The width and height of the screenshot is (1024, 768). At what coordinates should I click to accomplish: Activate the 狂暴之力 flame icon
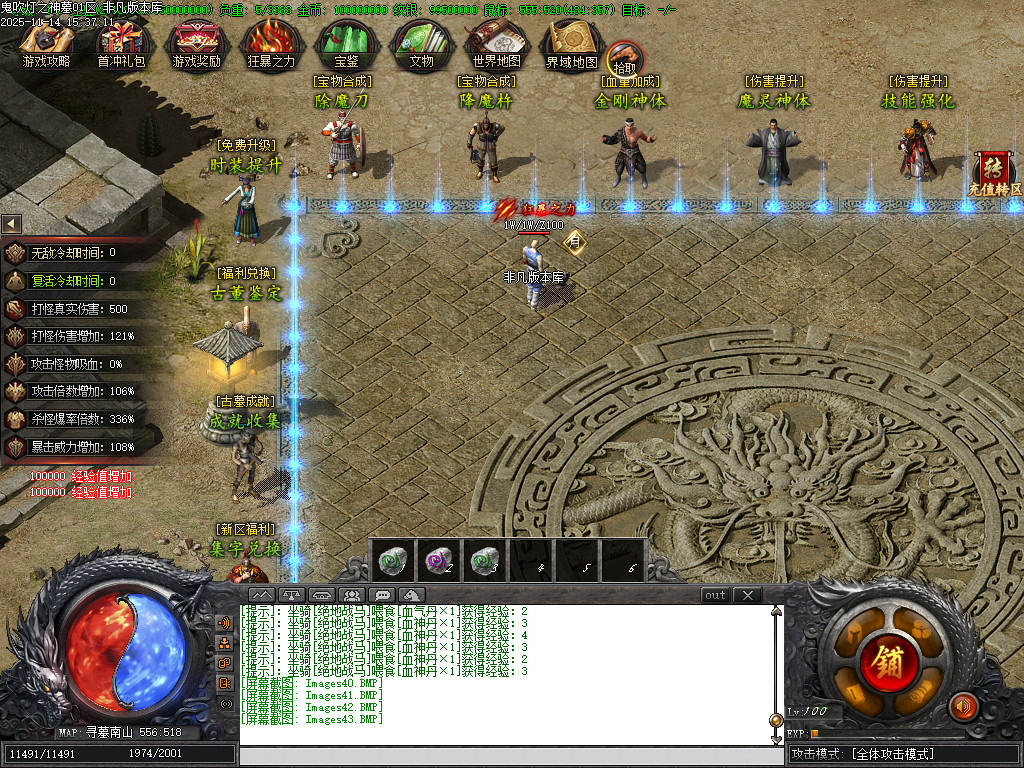(x=271, y=44)
